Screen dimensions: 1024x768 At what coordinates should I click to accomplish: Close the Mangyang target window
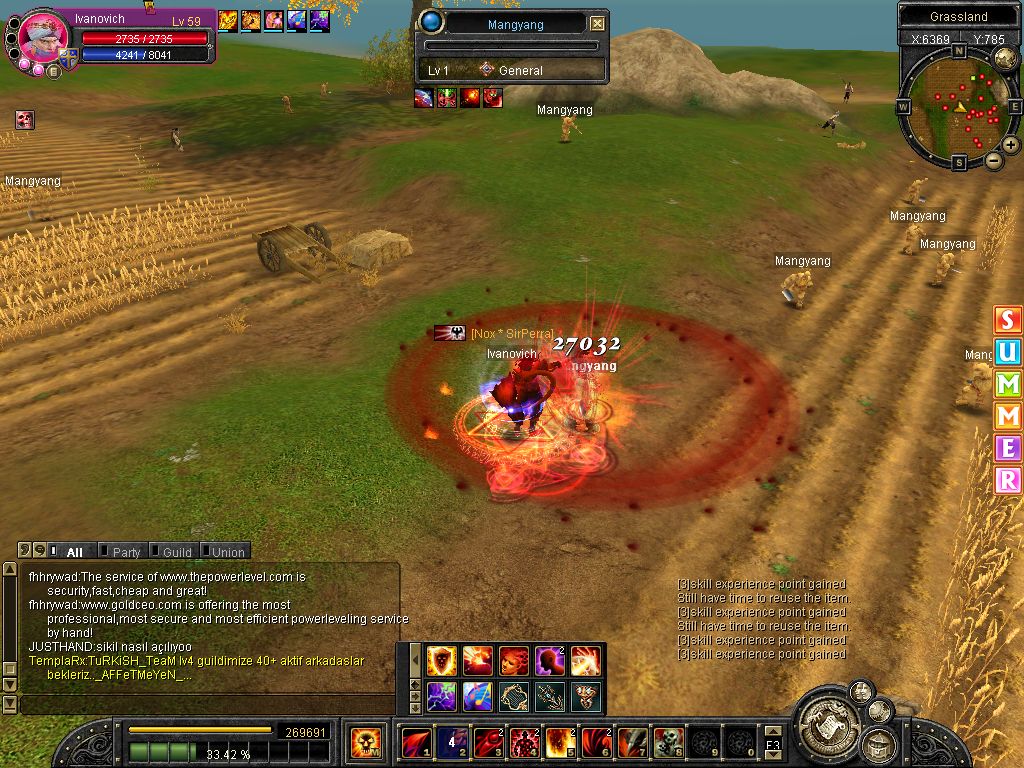pyautogui.click(x=597, y=24)
